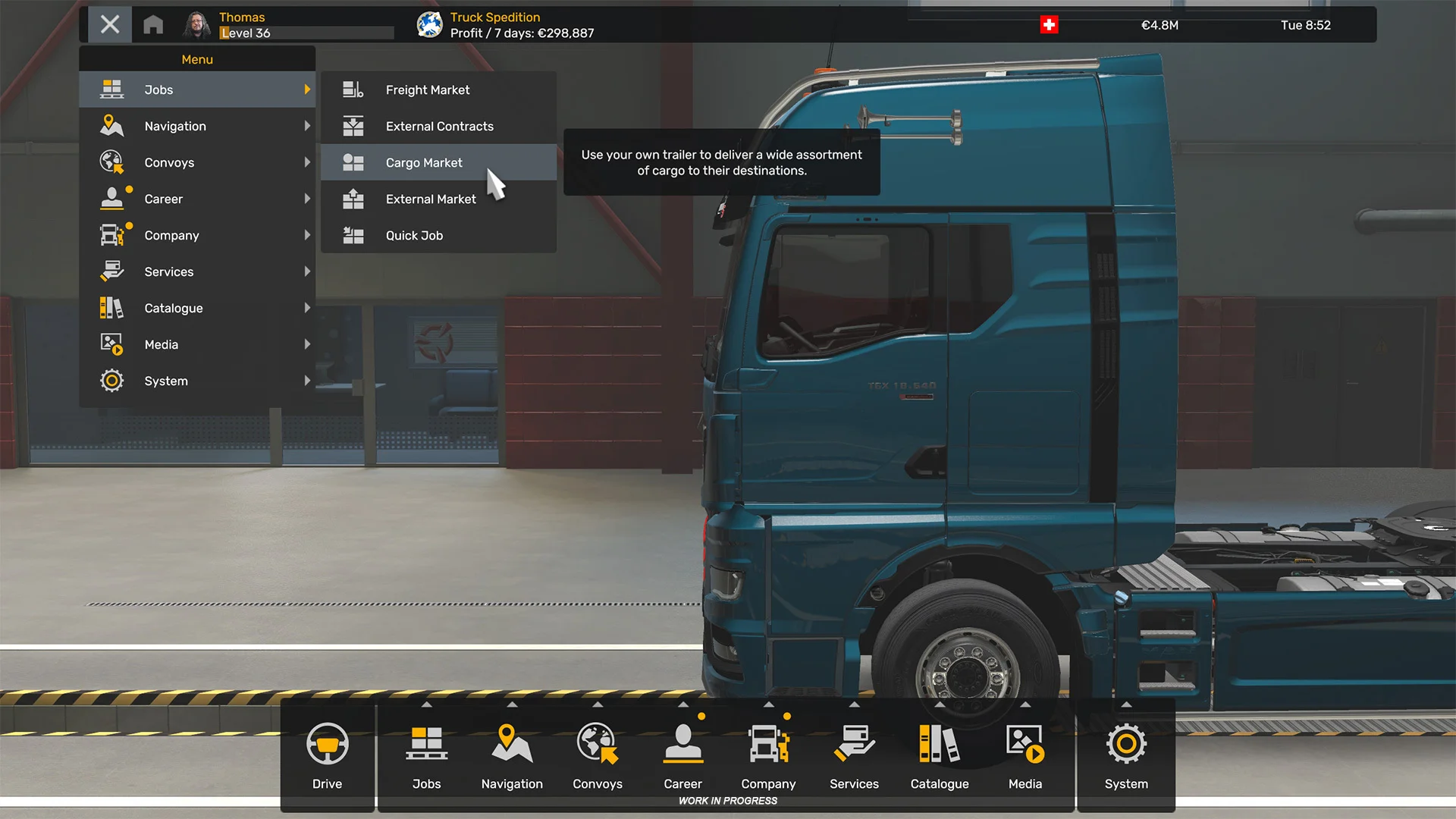Open System gear in the bottom toolbar
1456x819 pixels.
click(x=1126, y=755)
